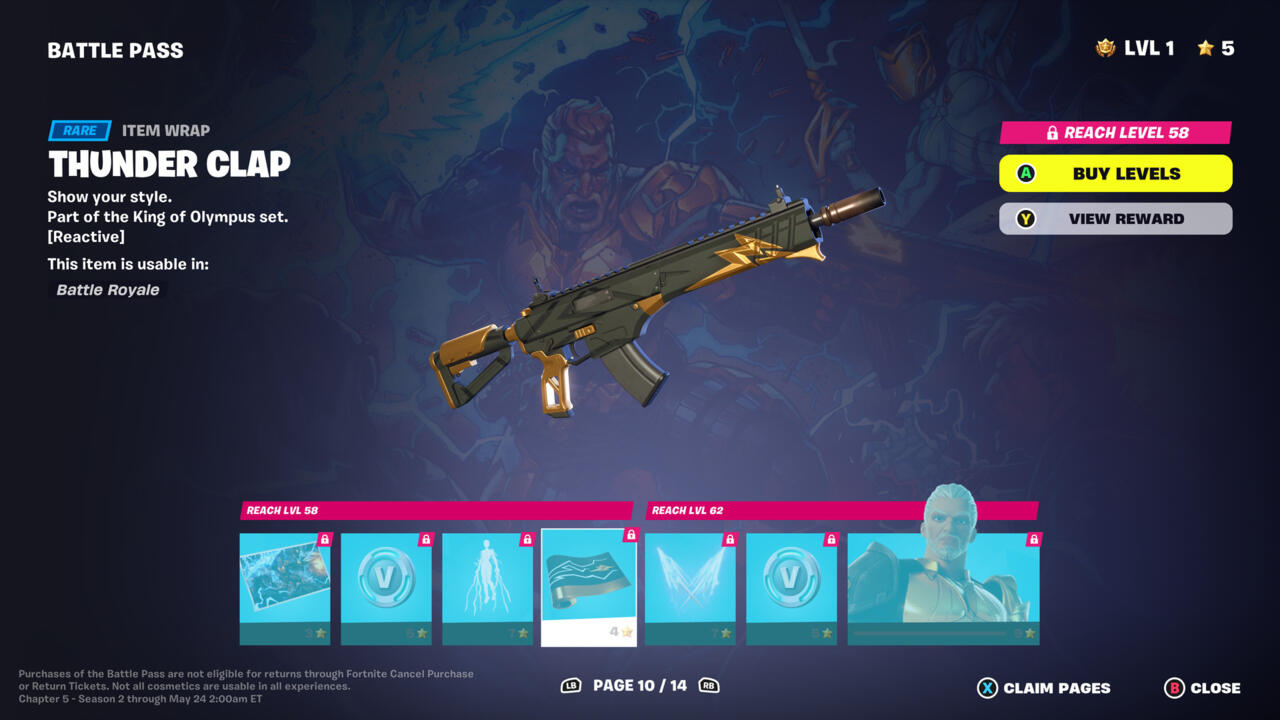Pick the highlighted Thunder Clap wrap tile

(x=589, y=588)
